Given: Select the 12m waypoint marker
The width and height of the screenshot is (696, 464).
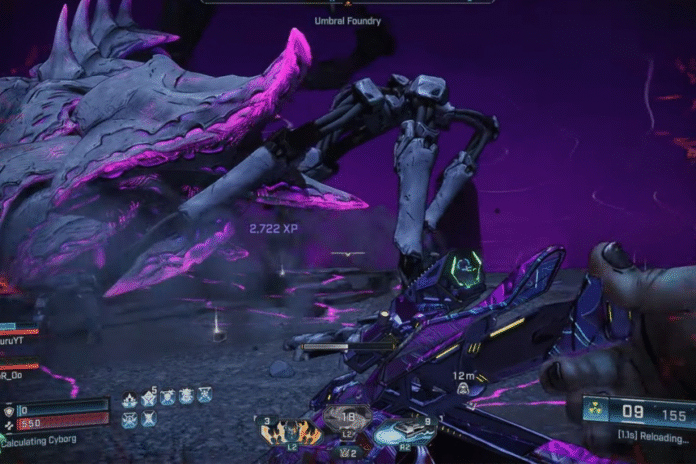Looking at the screenshot, I should [x=462, y=388].
